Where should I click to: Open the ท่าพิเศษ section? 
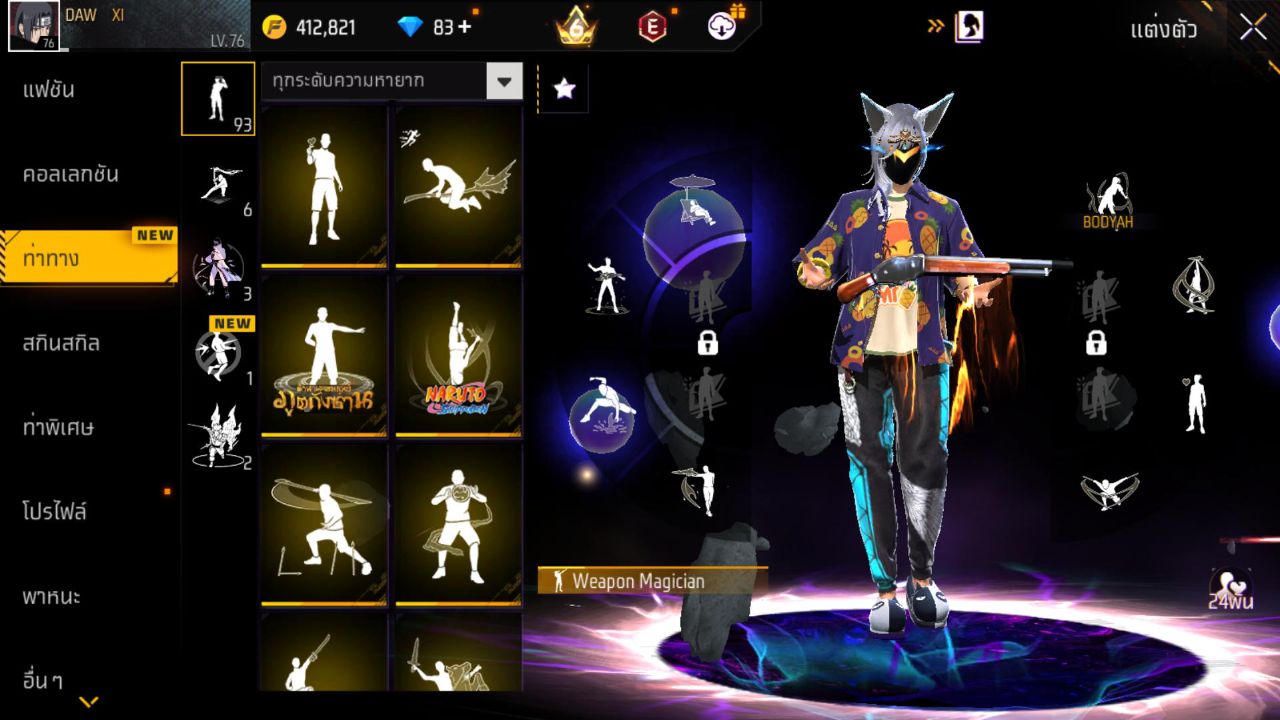58,427
